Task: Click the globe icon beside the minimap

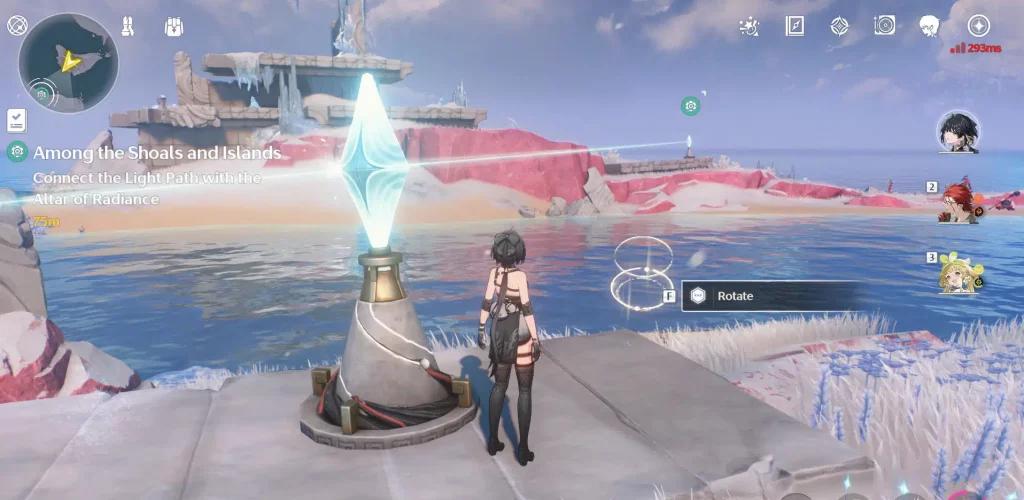Action: point(17,25)
